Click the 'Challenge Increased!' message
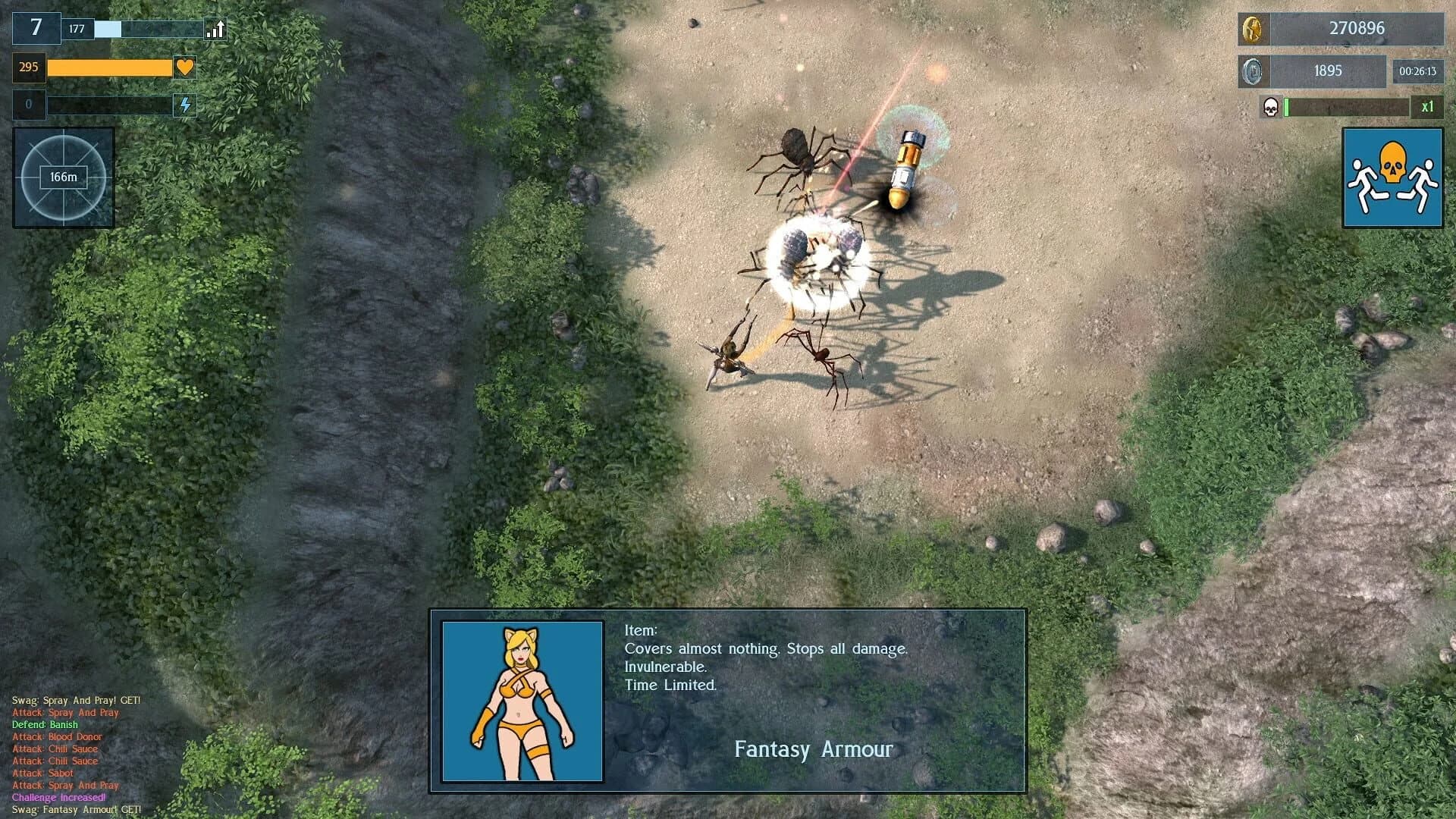 tap(58, 798)
